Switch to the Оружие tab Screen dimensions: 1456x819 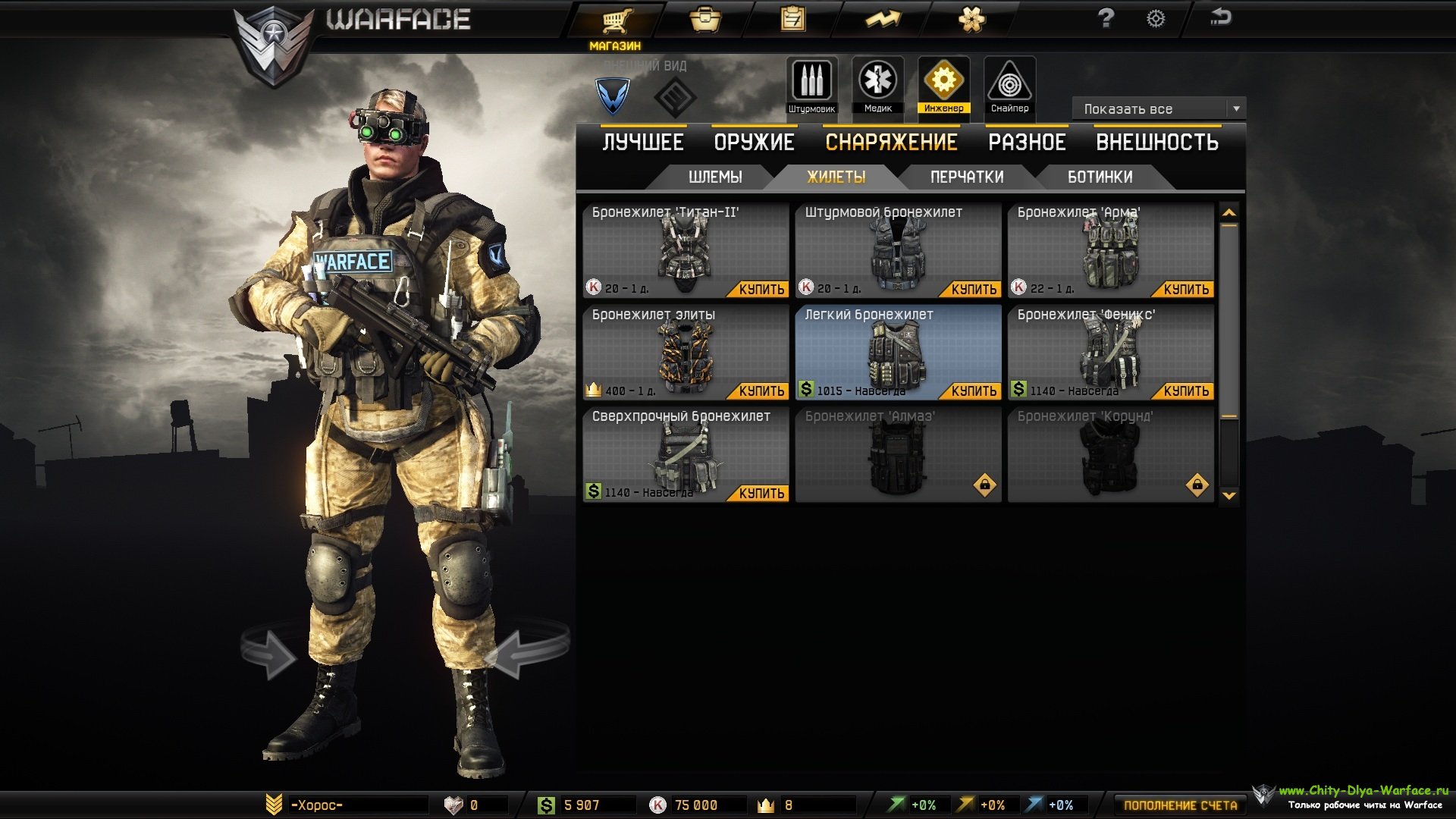(753, 141)
